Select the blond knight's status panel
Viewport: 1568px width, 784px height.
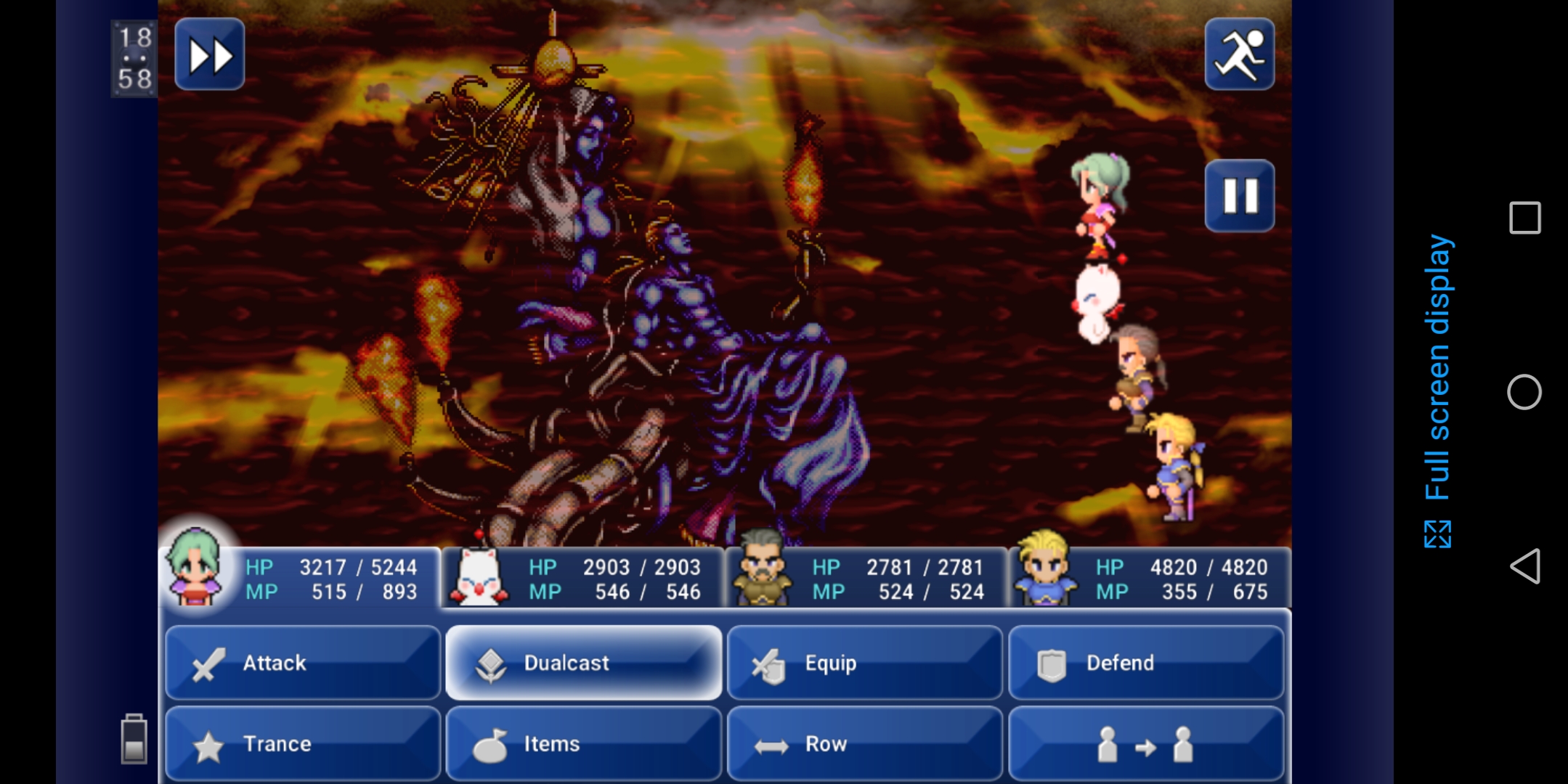click(x=1149, y=579)
